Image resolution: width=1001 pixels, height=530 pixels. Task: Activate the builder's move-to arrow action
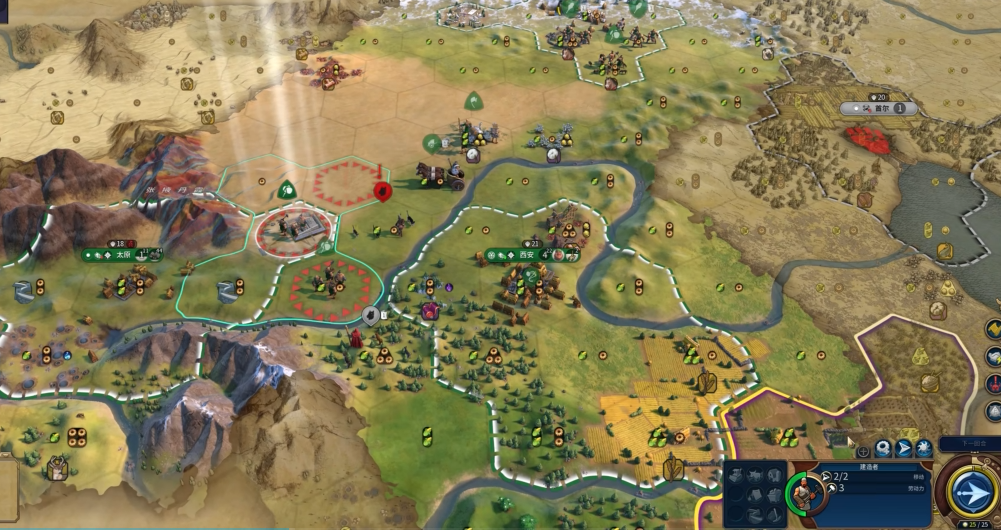point(903,449)
